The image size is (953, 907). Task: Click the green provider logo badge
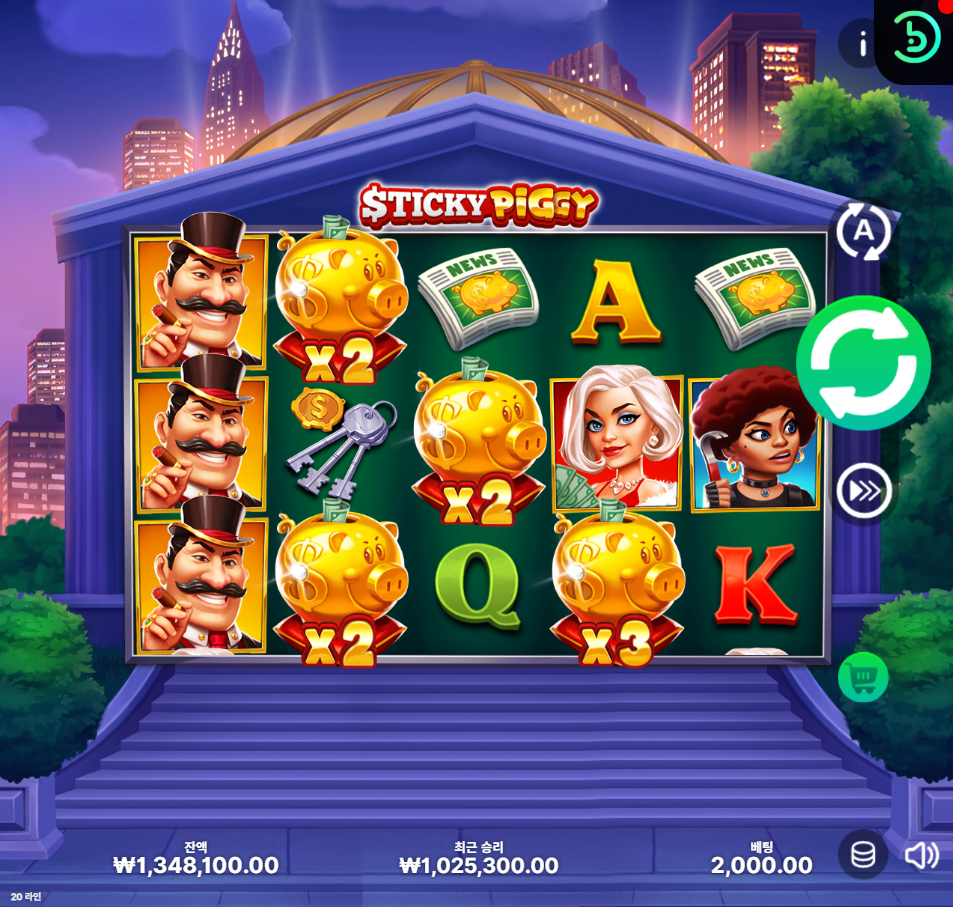[916, 38]
